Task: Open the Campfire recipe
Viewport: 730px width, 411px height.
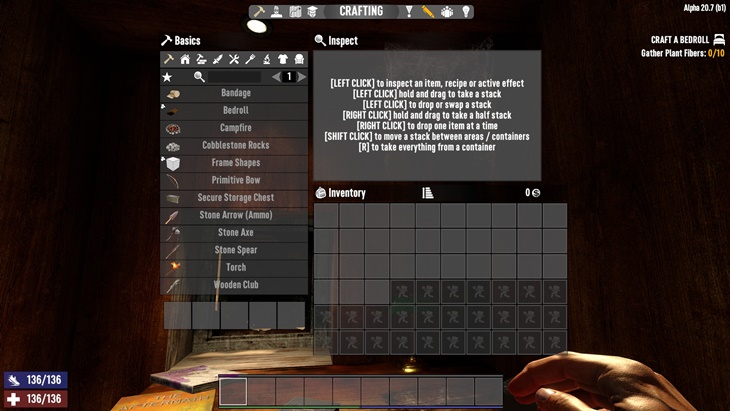Action: coord(235,128)
